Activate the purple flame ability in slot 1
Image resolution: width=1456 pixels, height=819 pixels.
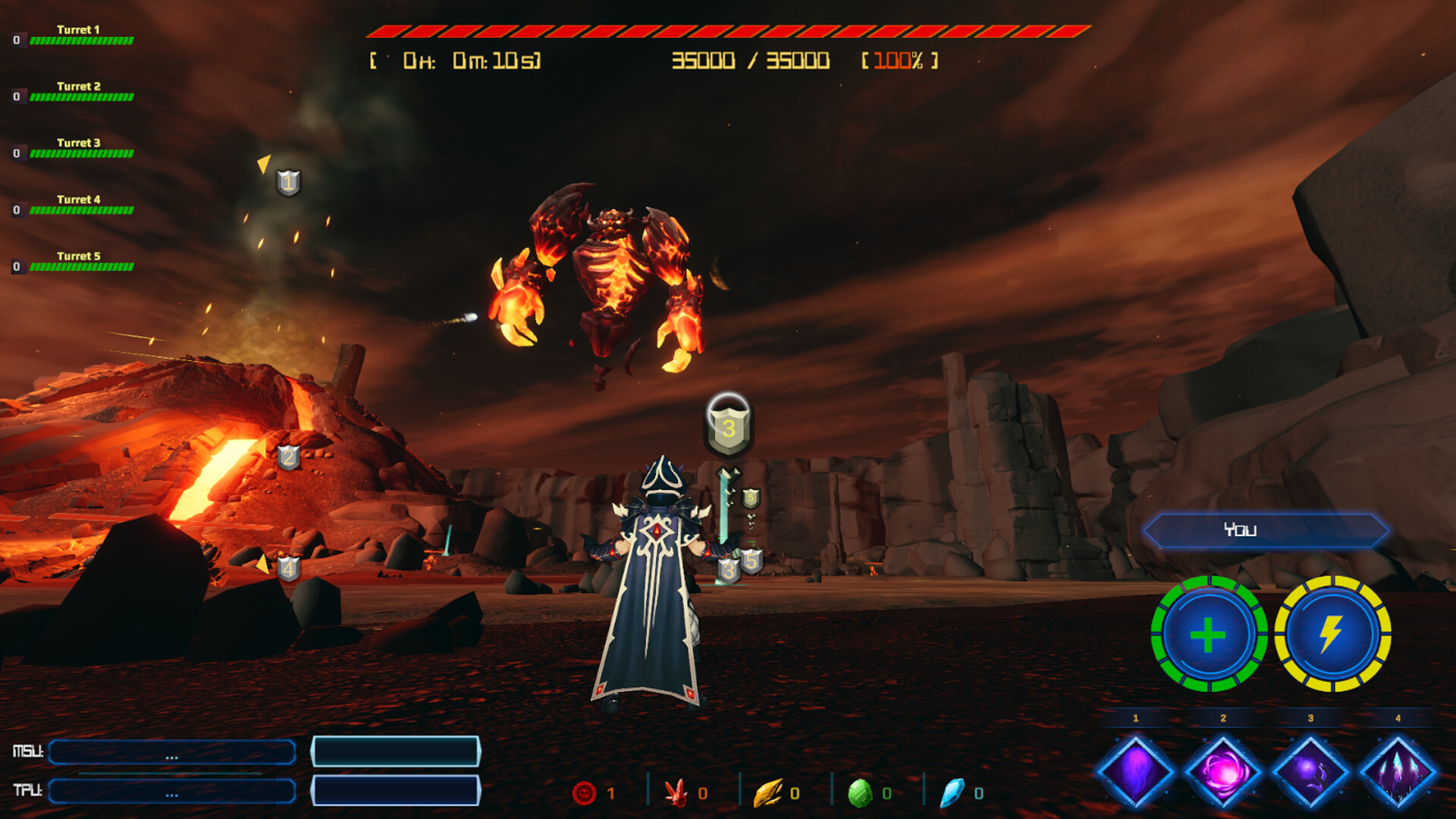[x=1135, y=772]
